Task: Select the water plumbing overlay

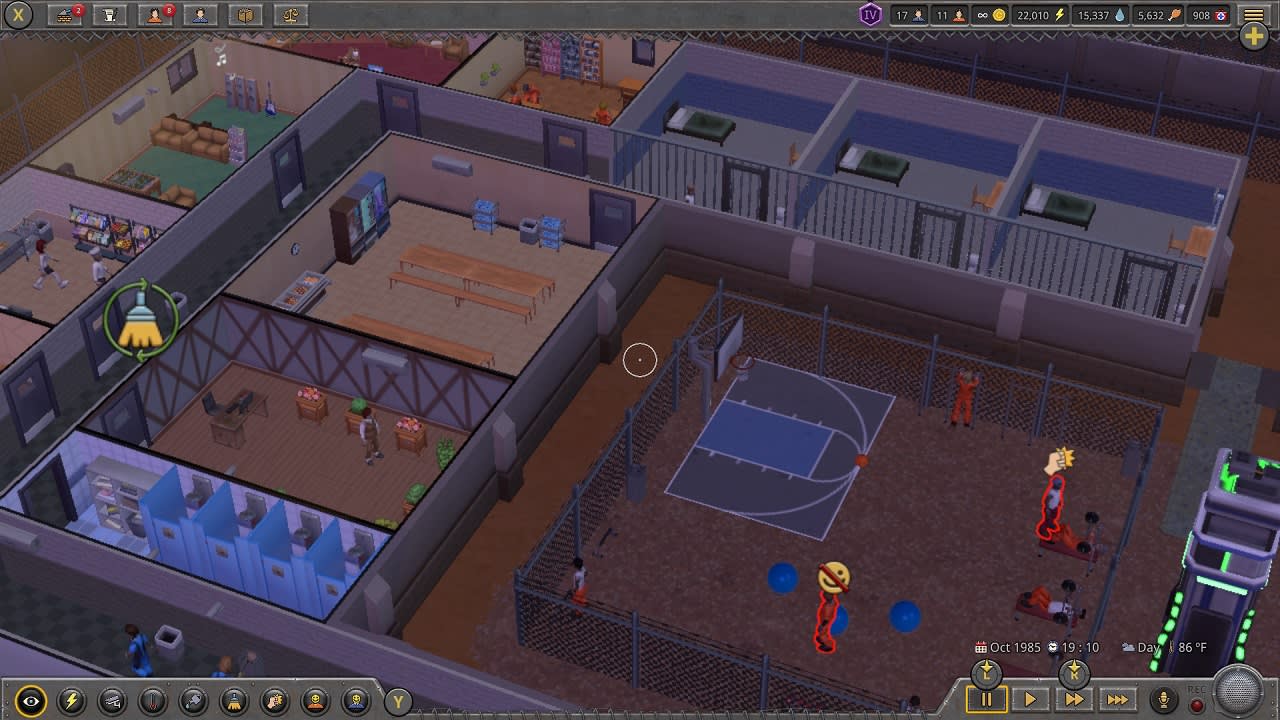Action: 193,701
